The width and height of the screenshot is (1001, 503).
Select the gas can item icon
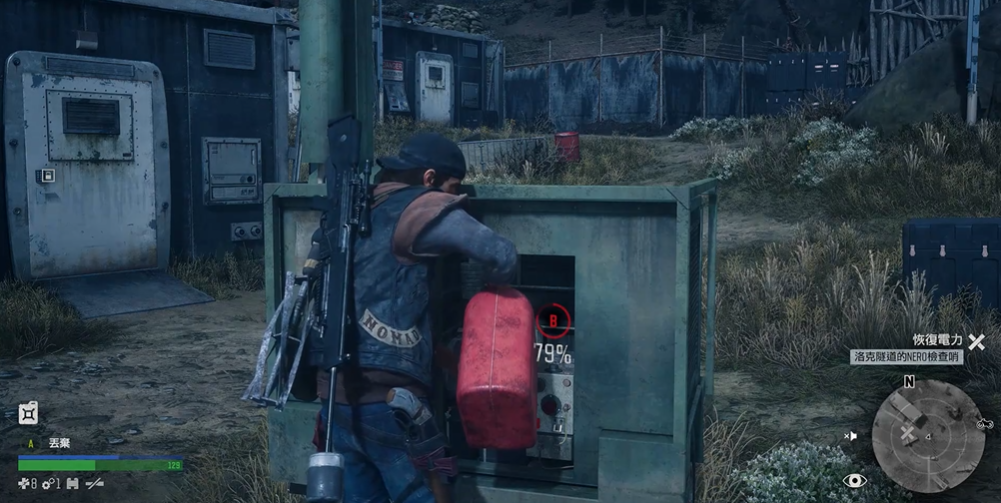28,412
